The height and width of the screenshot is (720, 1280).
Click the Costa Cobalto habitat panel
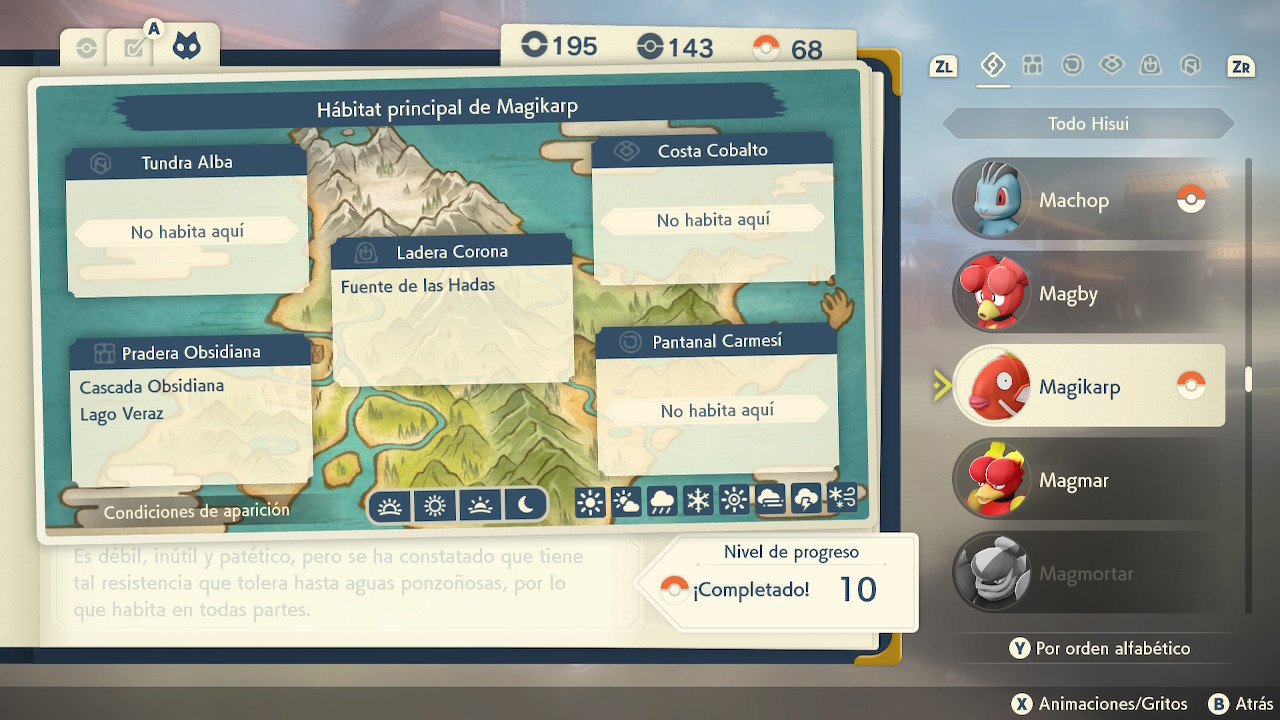713,210
